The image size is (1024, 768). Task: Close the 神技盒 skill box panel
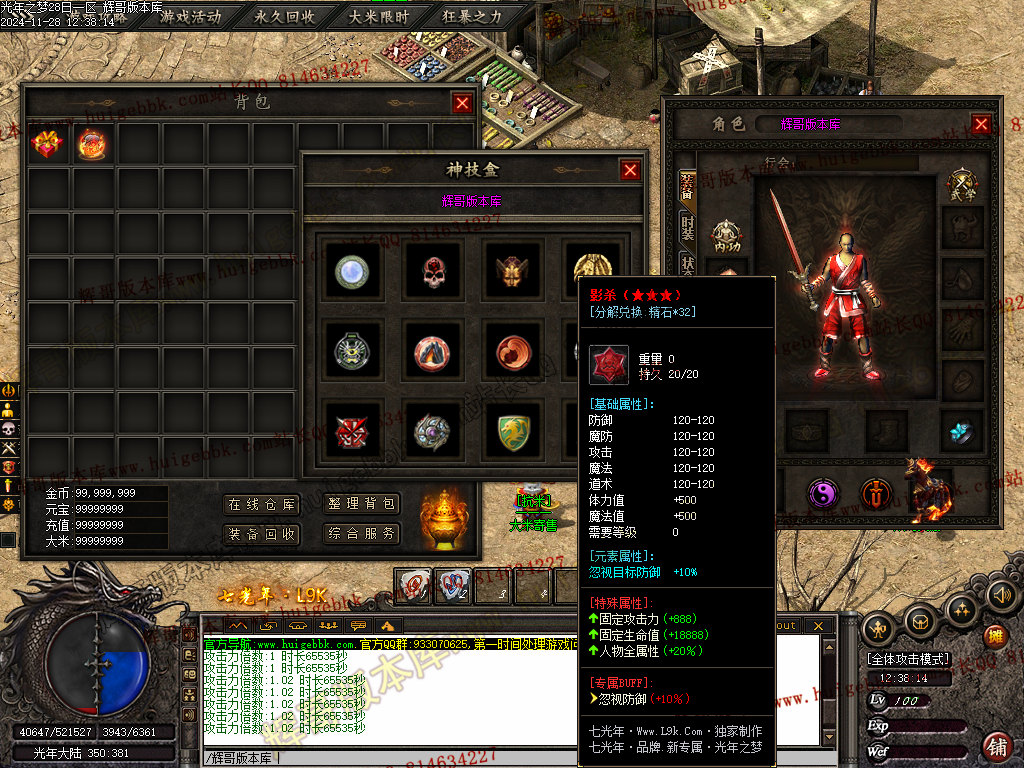point(630,170)
